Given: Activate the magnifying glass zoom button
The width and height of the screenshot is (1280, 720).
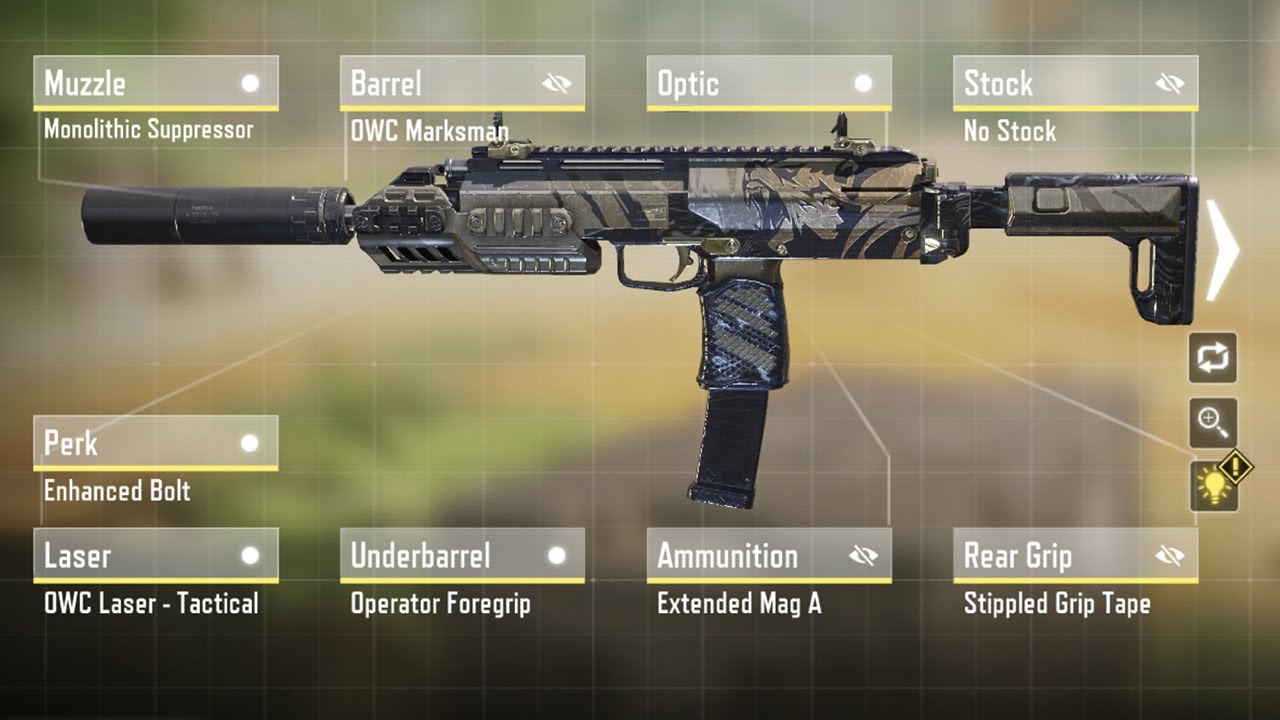Looking at the screenshot, I should tap(1213, 422).
